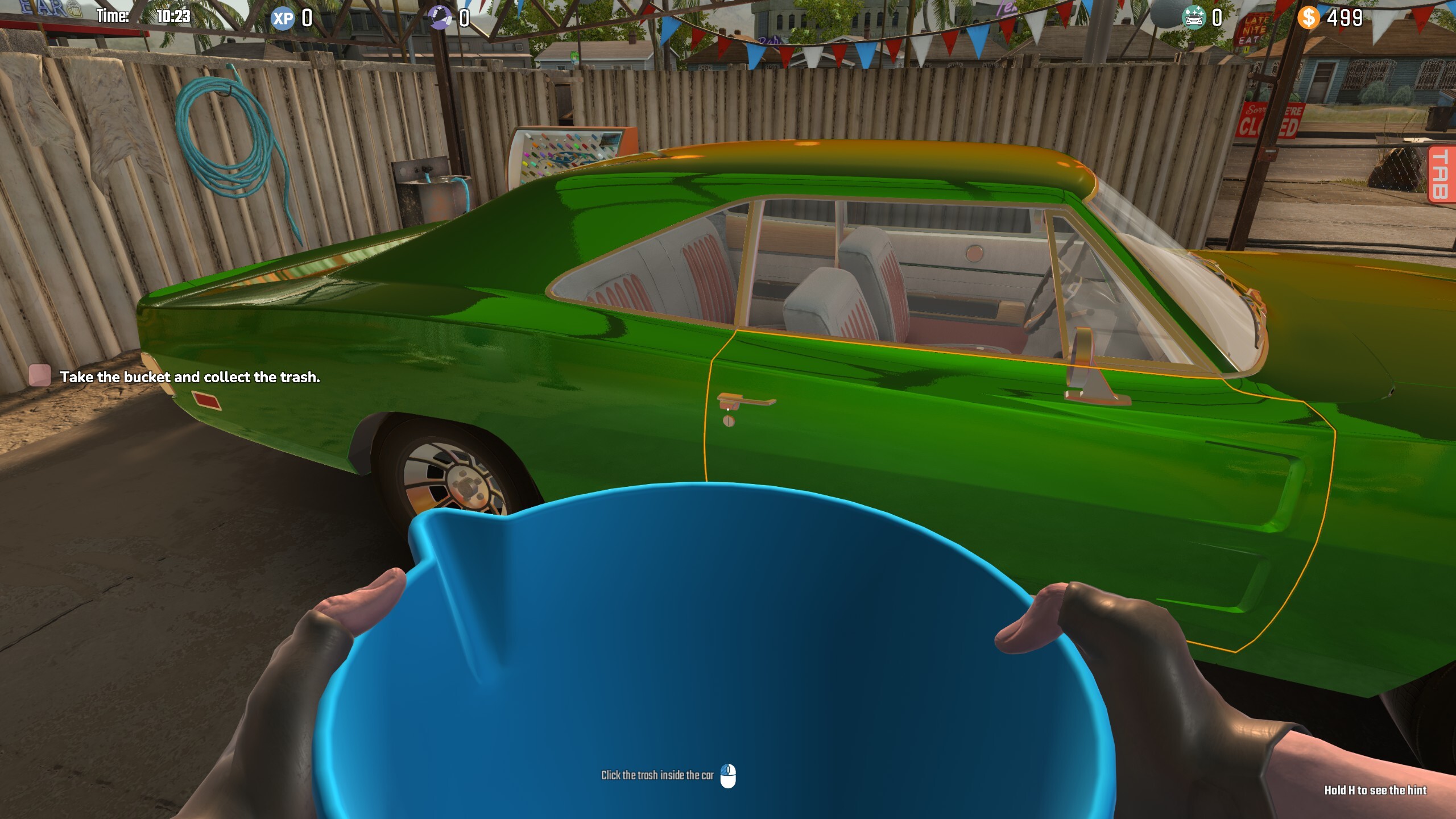Click 'Take the bucket and collect the trash' objective
The width and height of the screenshot is (1456, 819).
pyautogui.click(x=191, y=376)
